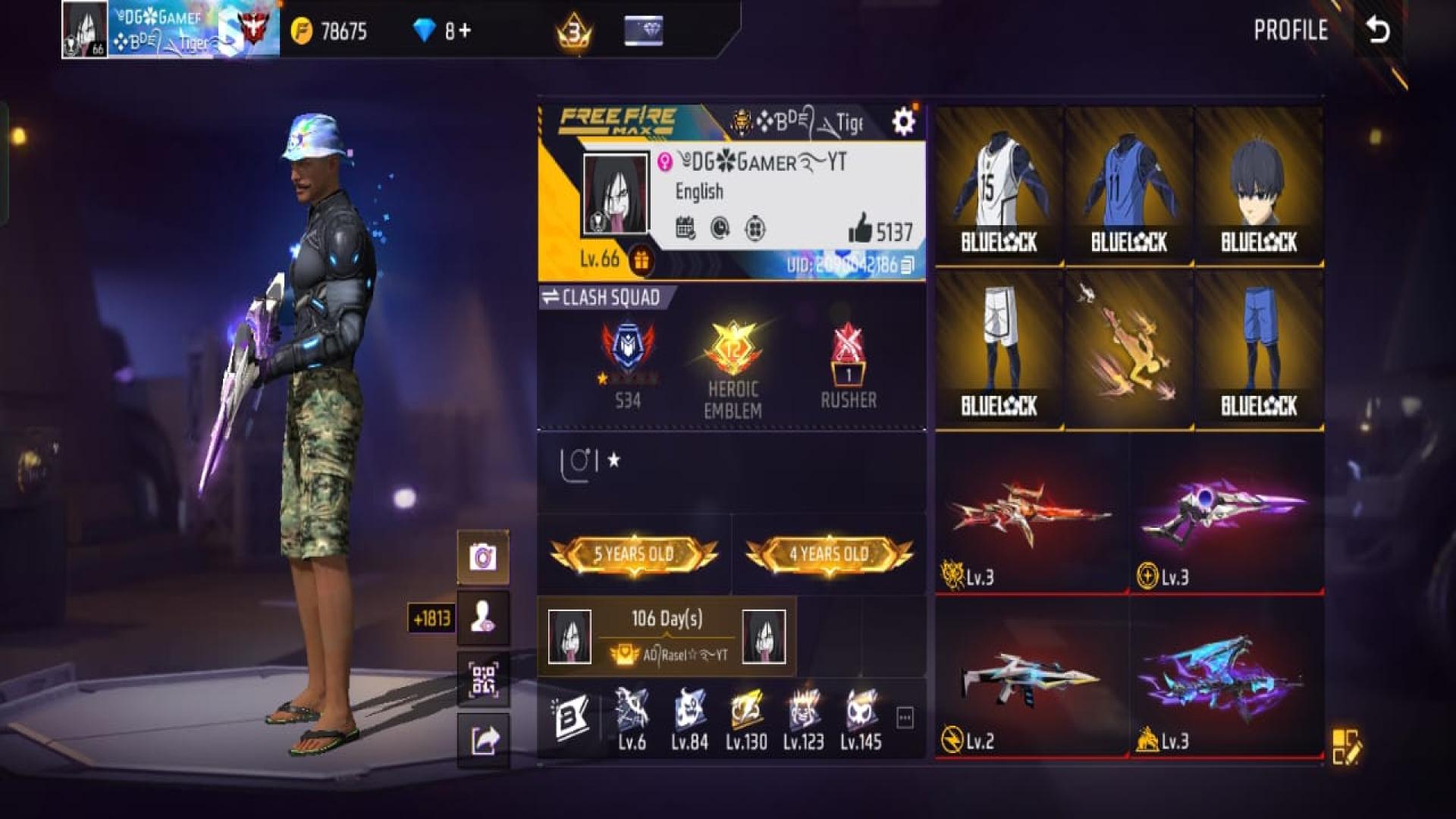Go back using the return arrow
1456x819 pixels.
[1378, 30]
